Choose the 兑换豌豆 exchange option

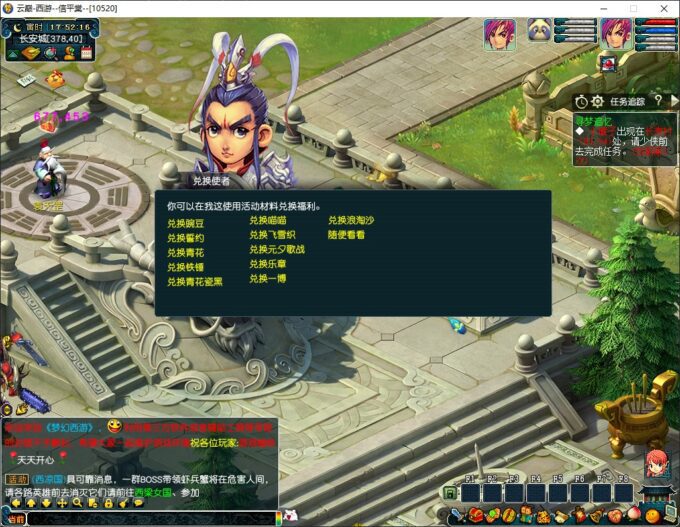pos(185,224)
